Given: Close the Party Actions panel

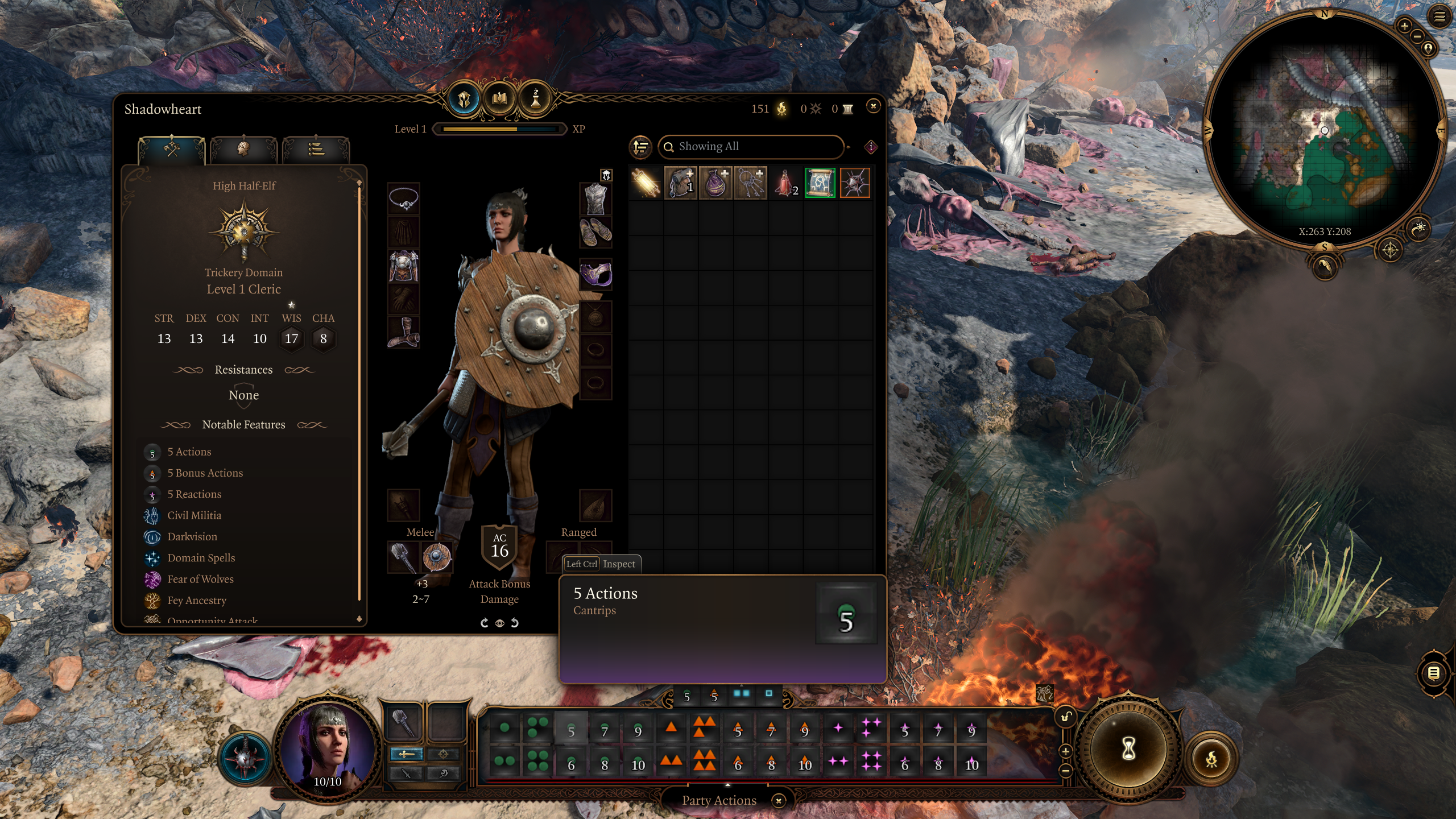Looking at the screenshot, I should (x=779, y=800).
